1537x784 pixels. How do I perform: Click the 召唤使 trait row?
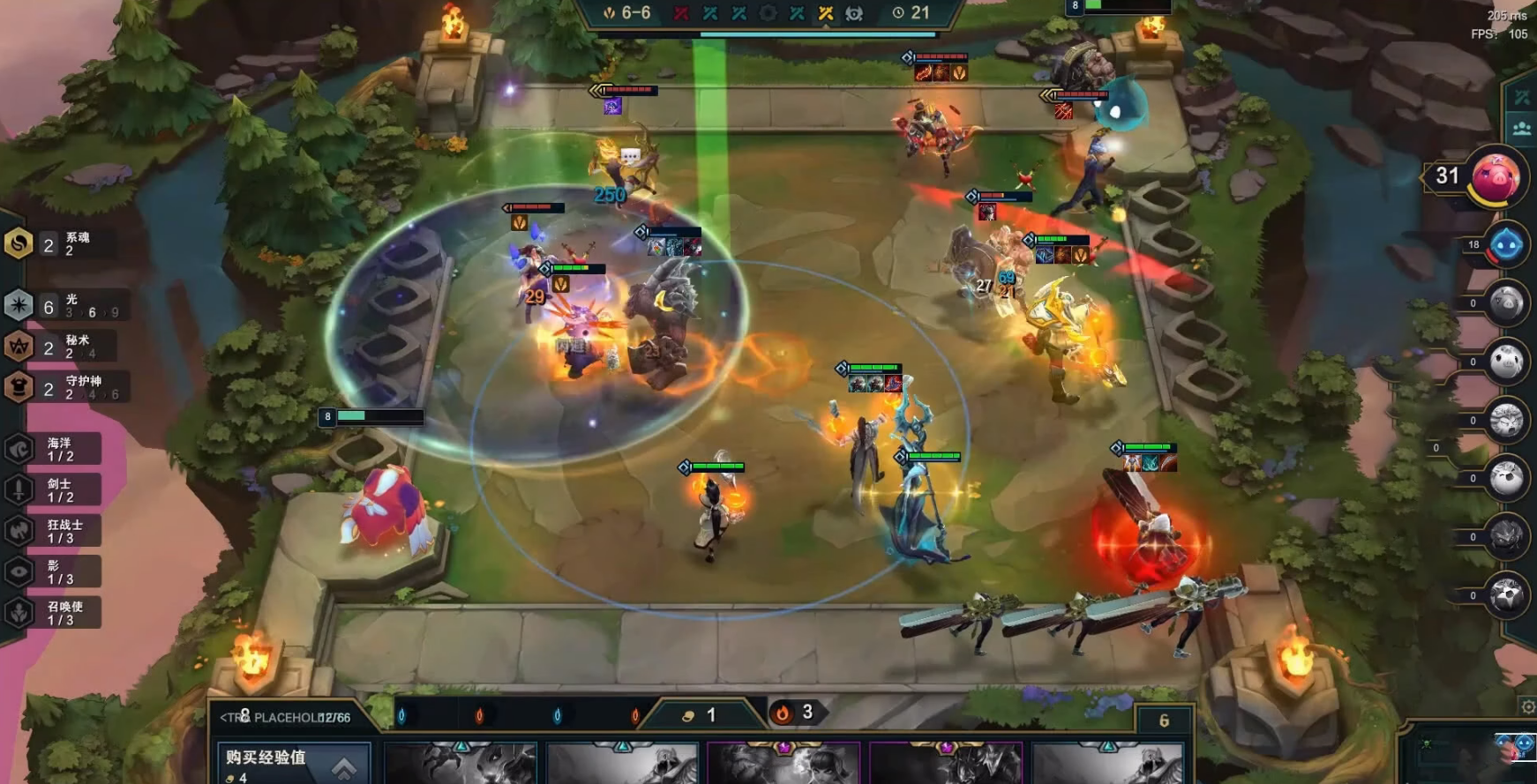(x=53, y=613)
